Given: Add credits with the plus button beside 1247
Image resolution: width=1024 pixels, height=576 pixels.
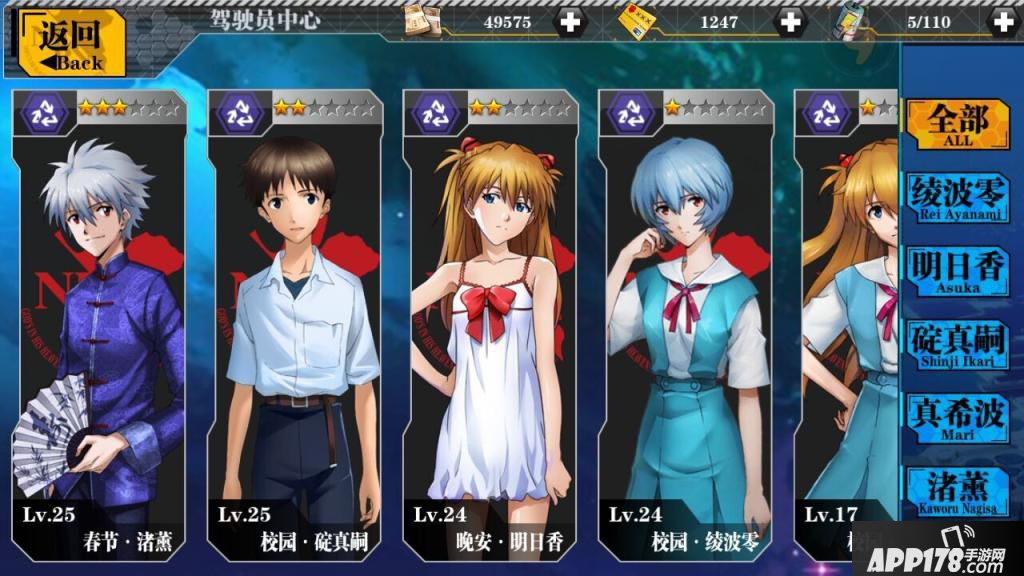Looking at the screenshot, I should (790, 21).
